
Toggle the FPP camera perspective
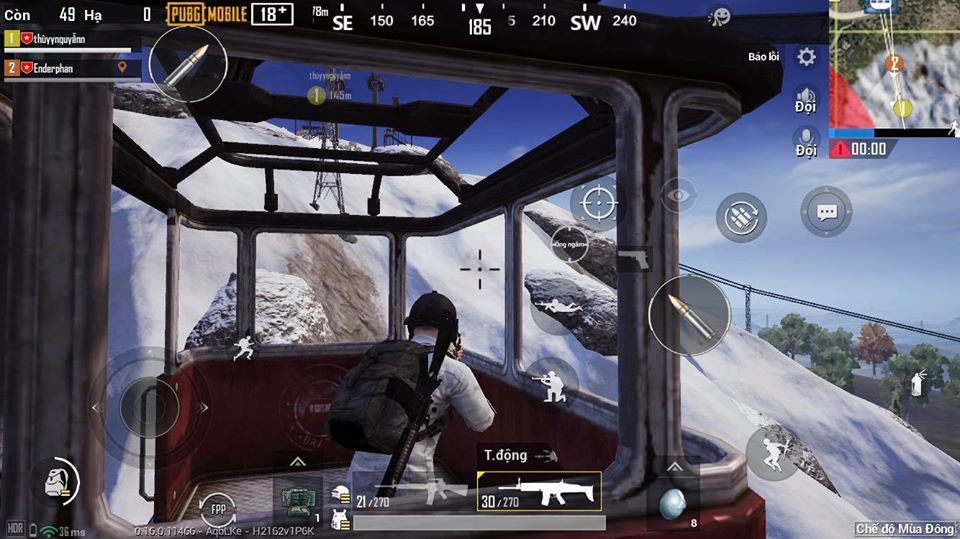218,508
